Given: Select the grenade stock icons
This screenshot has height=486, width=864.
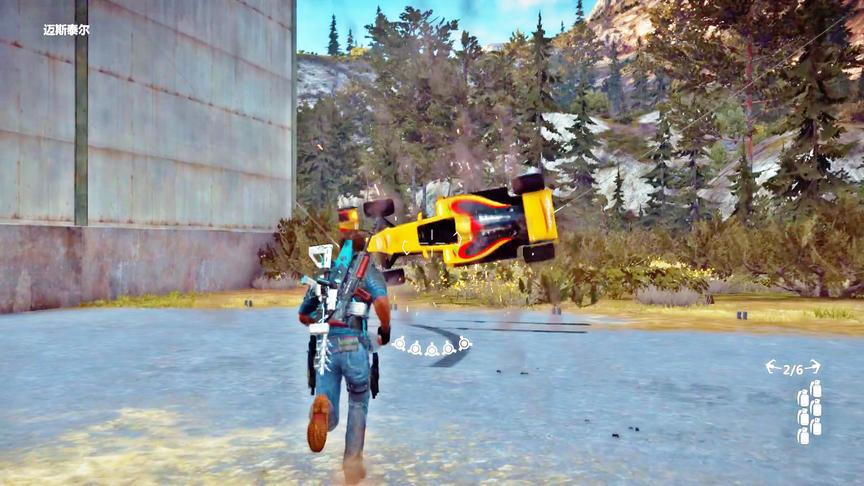Looking at the screenshot, I should [809, 410].
